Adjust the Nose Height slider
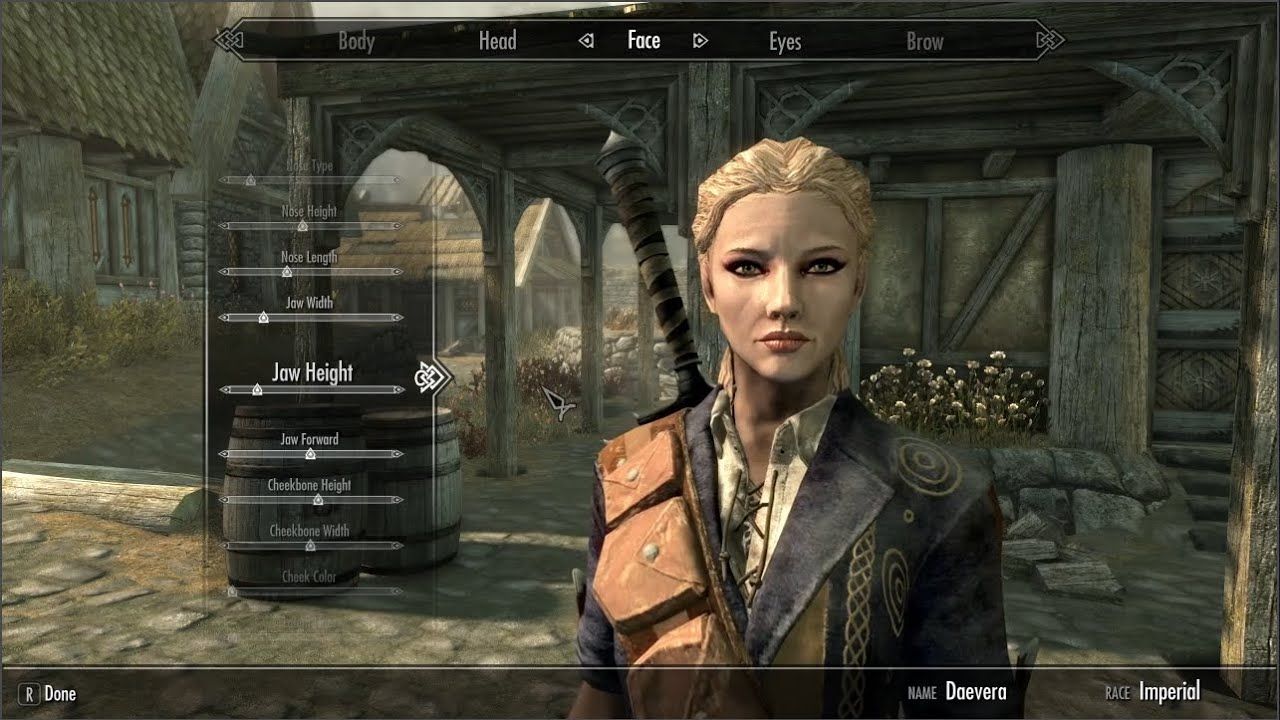 pos(302,226)
